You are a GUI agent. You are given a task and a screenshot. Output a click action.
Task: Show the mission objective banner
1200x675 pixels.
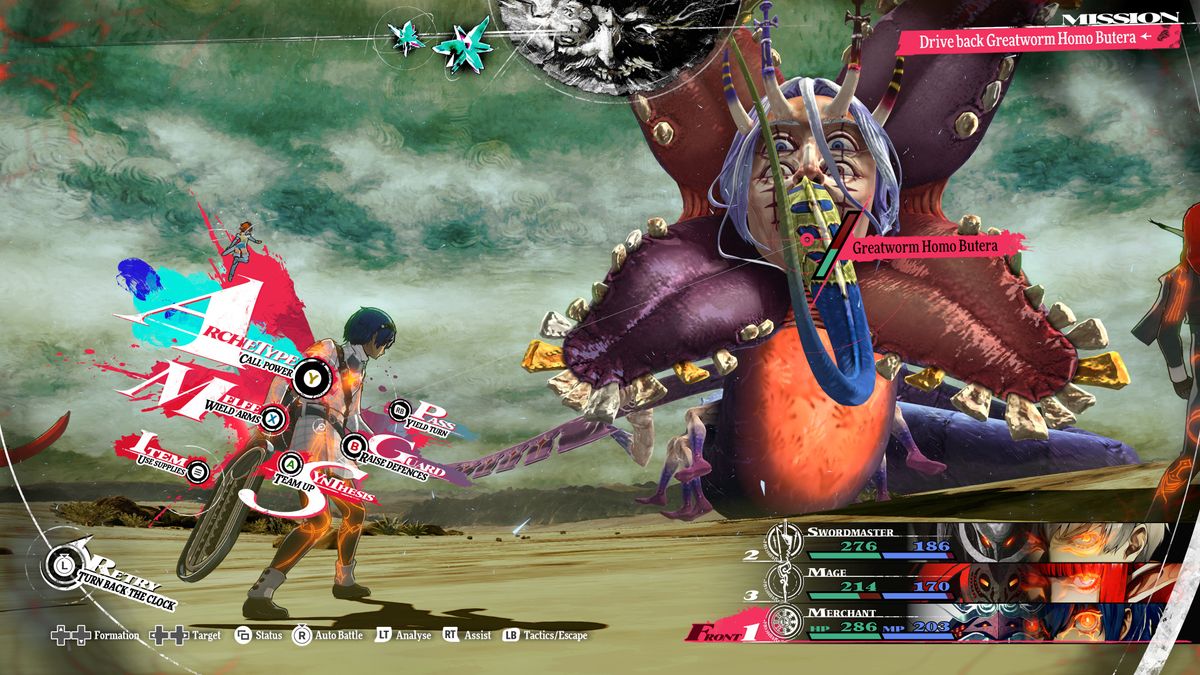pos(1030,41)
